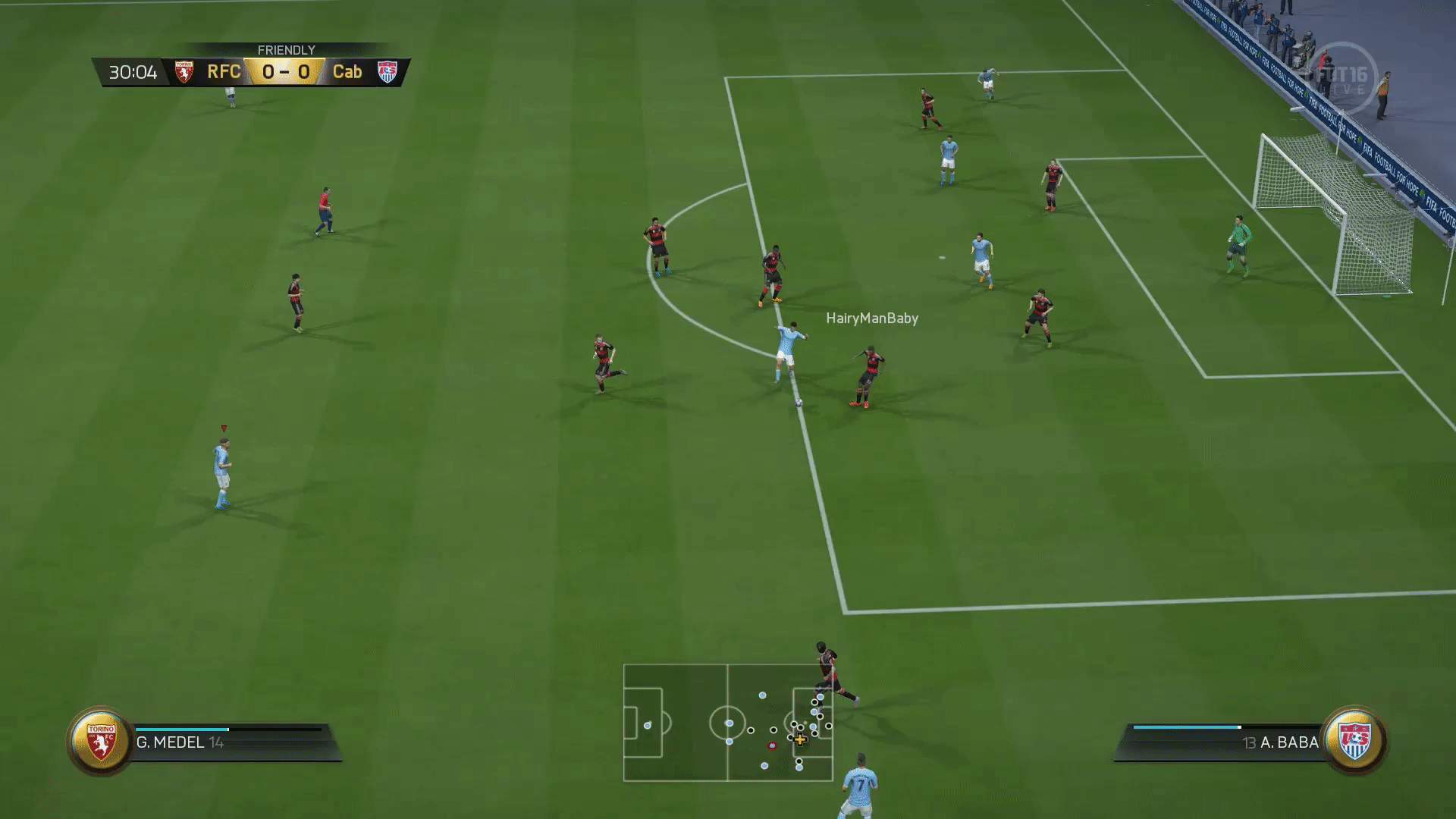Screen dimensions: 1456x819
Task: Expand the RFC score panel
Action: pos(224,72)
